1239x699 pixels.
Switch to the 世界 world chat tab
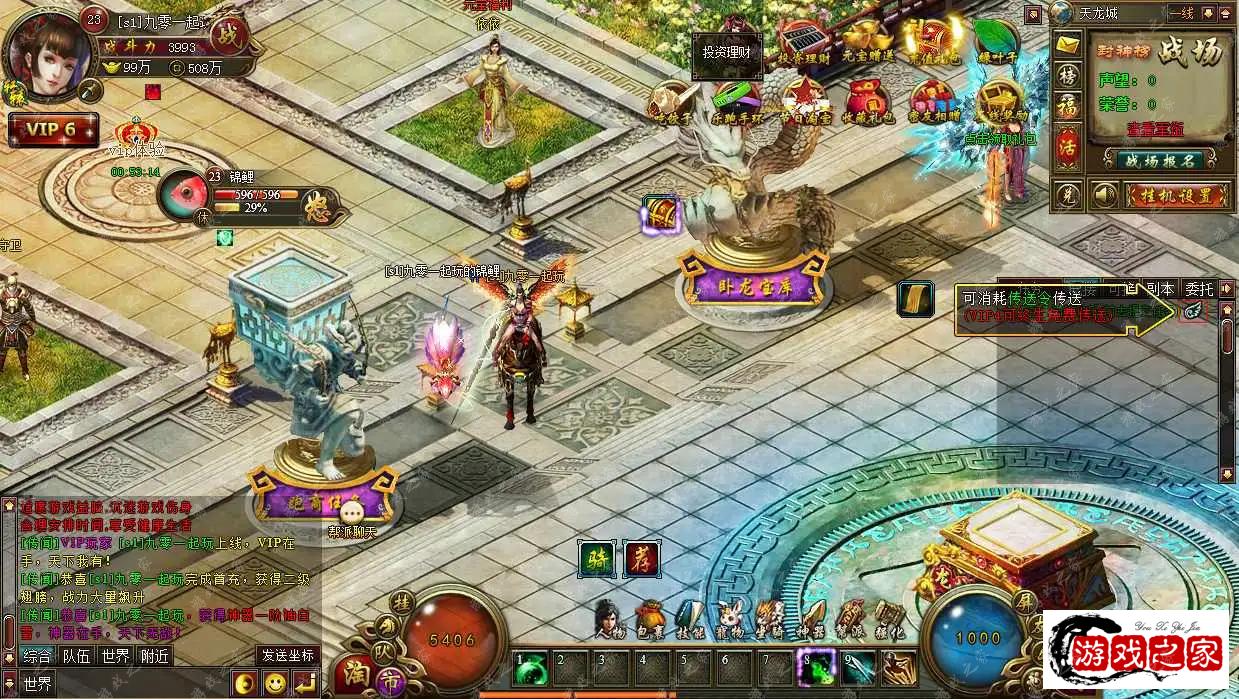115,656
